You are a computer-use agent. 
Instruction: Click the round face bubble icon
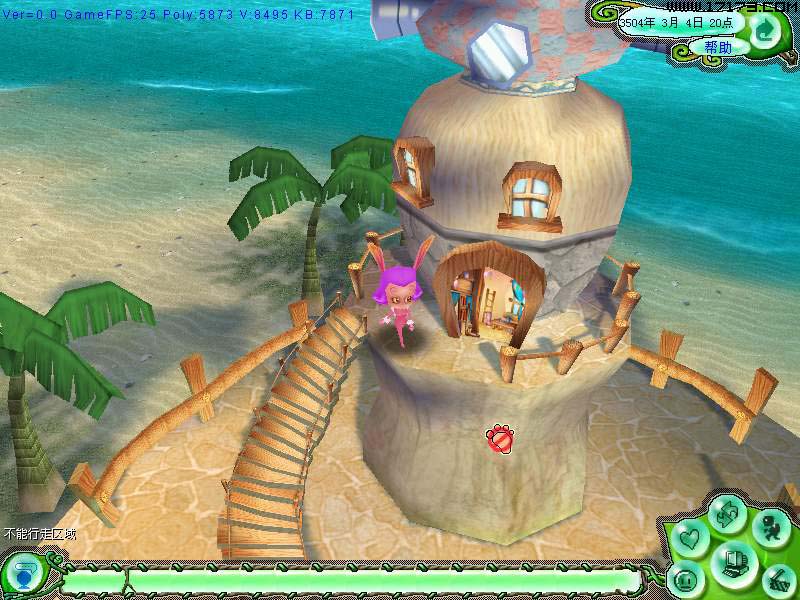686,579
